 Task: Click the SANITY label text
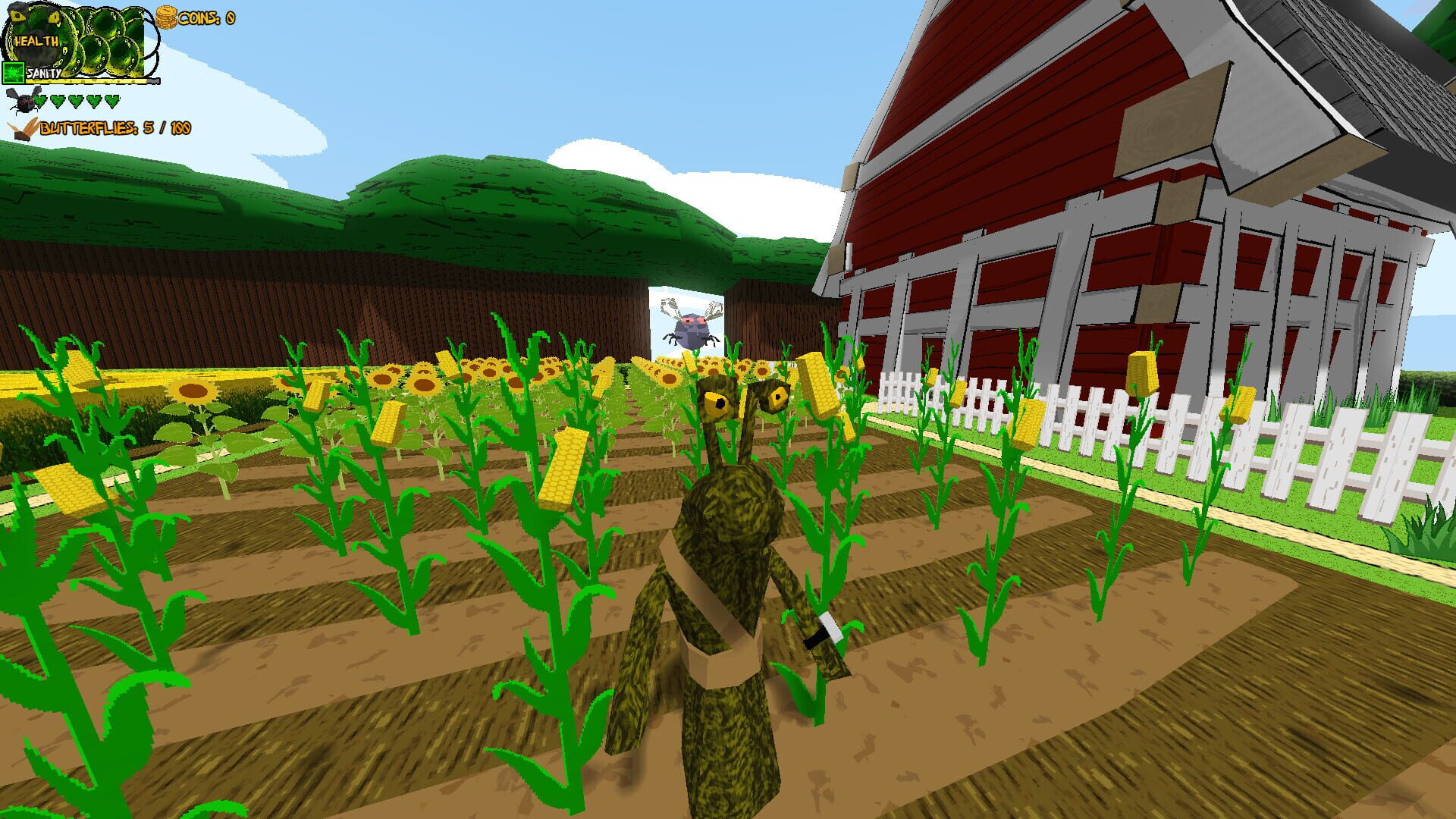pos(44,73)
